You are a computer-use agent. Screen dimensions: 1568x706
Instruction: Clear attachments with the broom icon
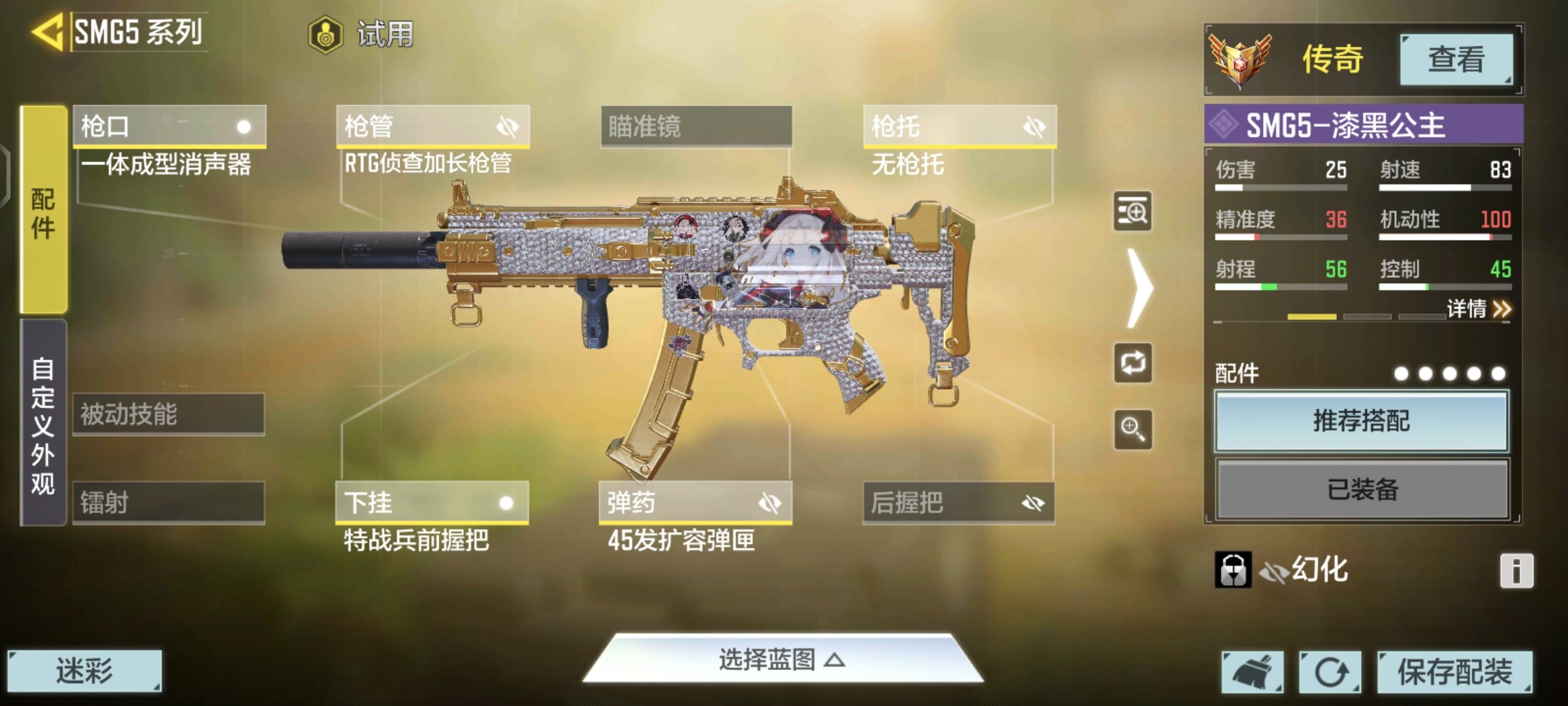click(x=1252, y=671)
